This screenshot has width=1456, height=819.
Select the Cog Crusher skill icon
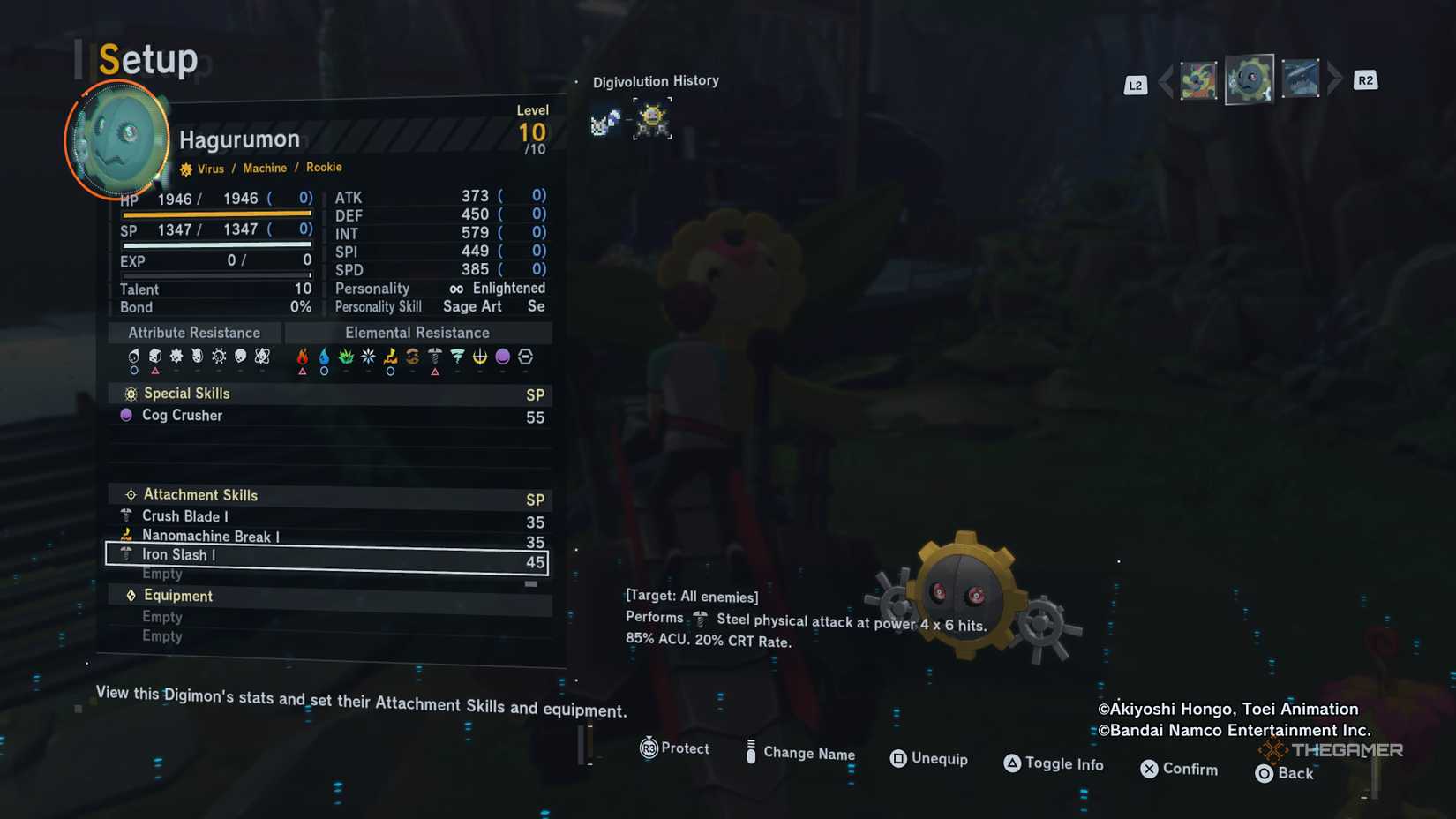[126, 415]
